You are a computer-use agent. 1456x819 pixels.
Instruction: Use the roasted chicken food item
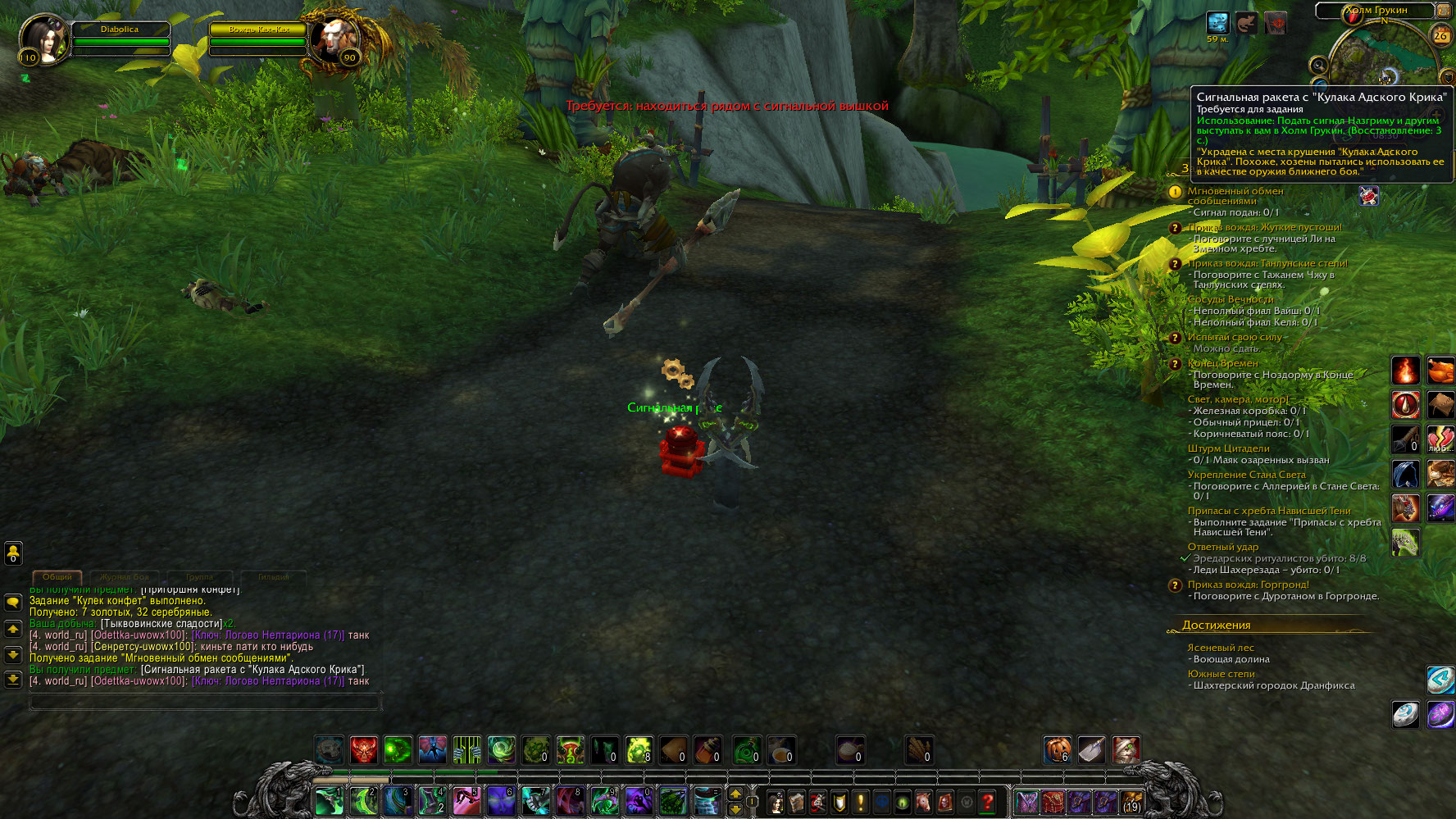(1440, 371)
